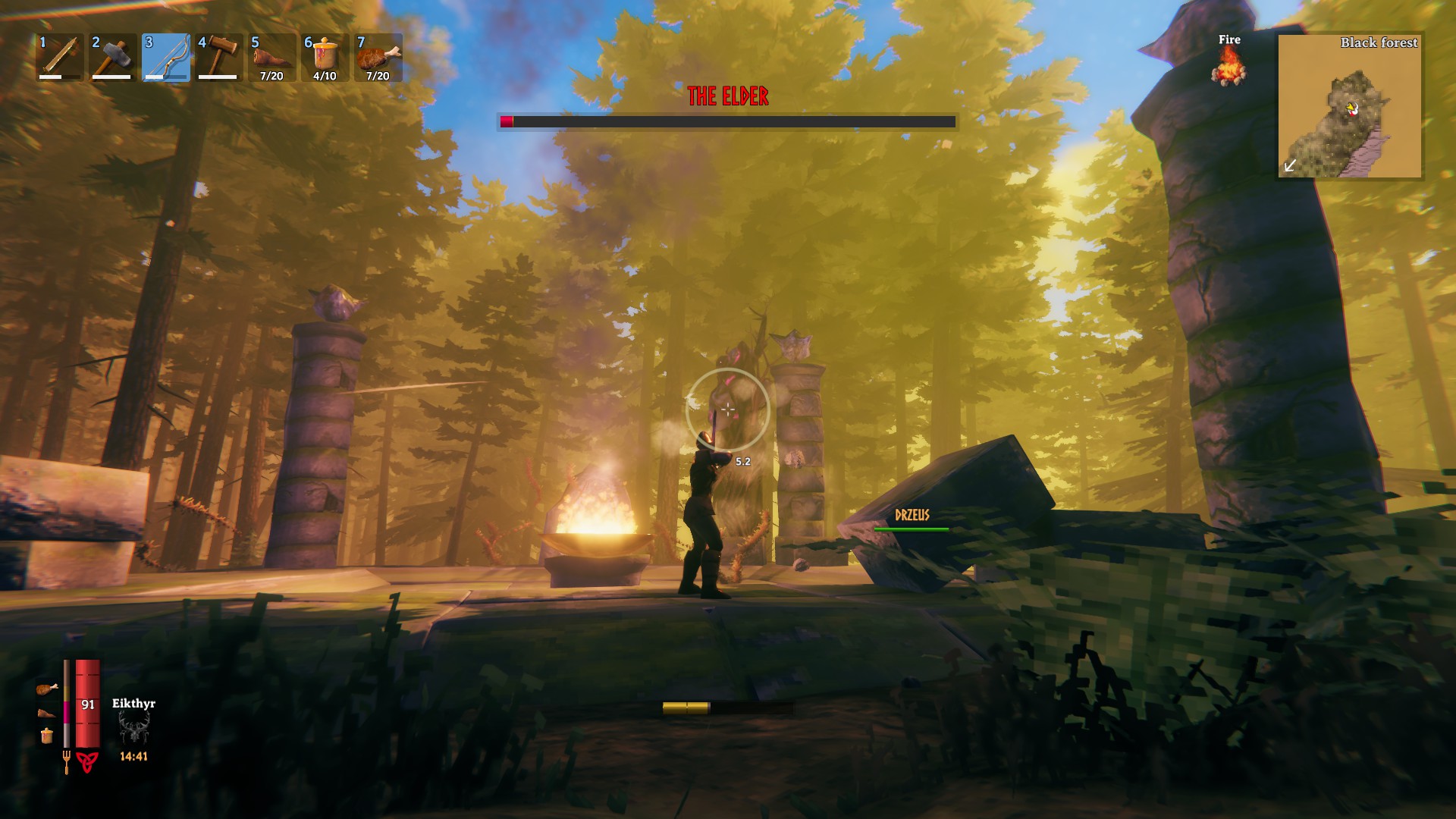Choose the wooden building hammer in slot 4
The height and width of the screenshot is (819, 1456).
pos(219,57)
